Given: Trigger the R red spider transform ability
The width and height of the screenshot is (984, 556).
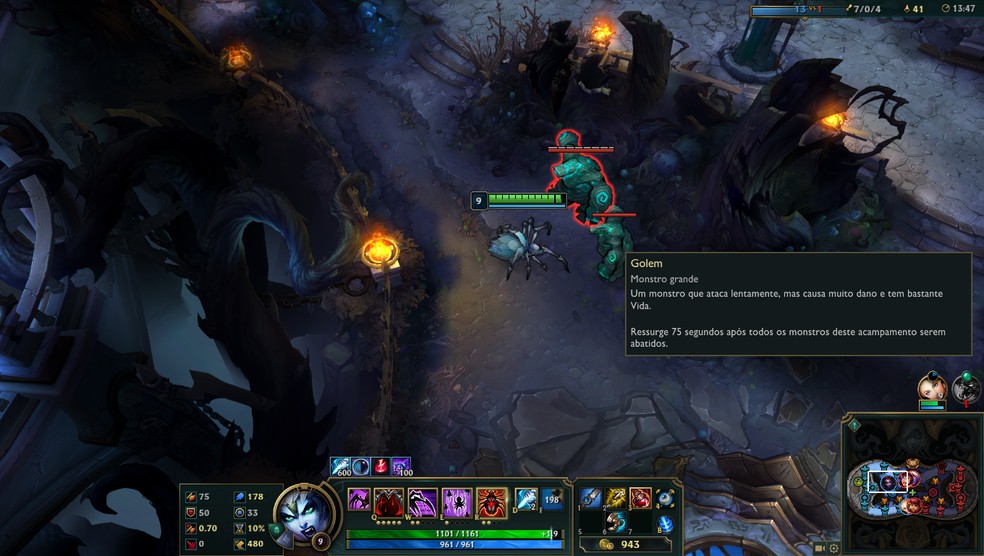Looking at the screenshot, I should [490, 501].
